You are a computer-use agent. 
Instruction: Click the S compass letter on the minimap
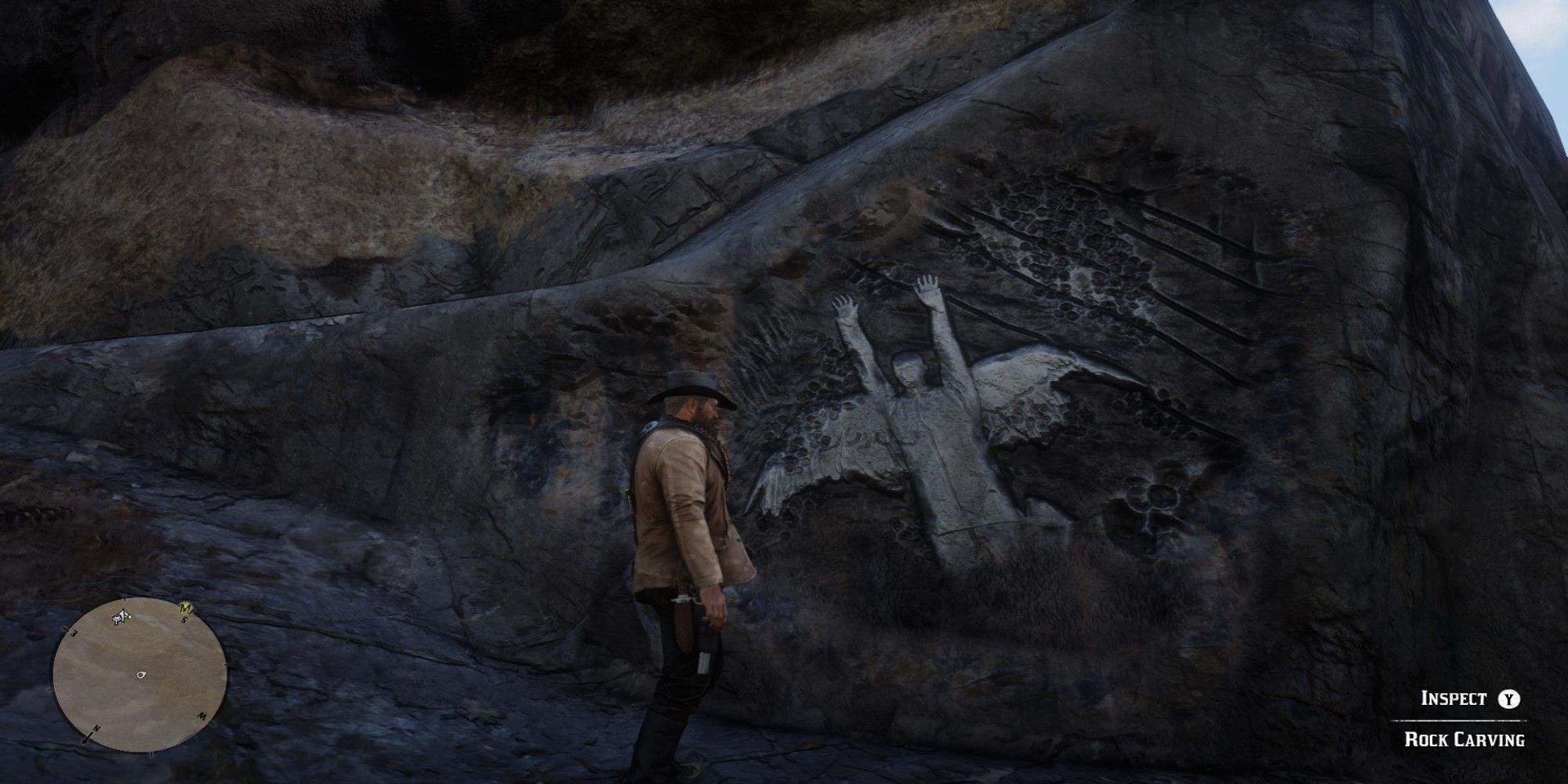click(x=185, y=619)
